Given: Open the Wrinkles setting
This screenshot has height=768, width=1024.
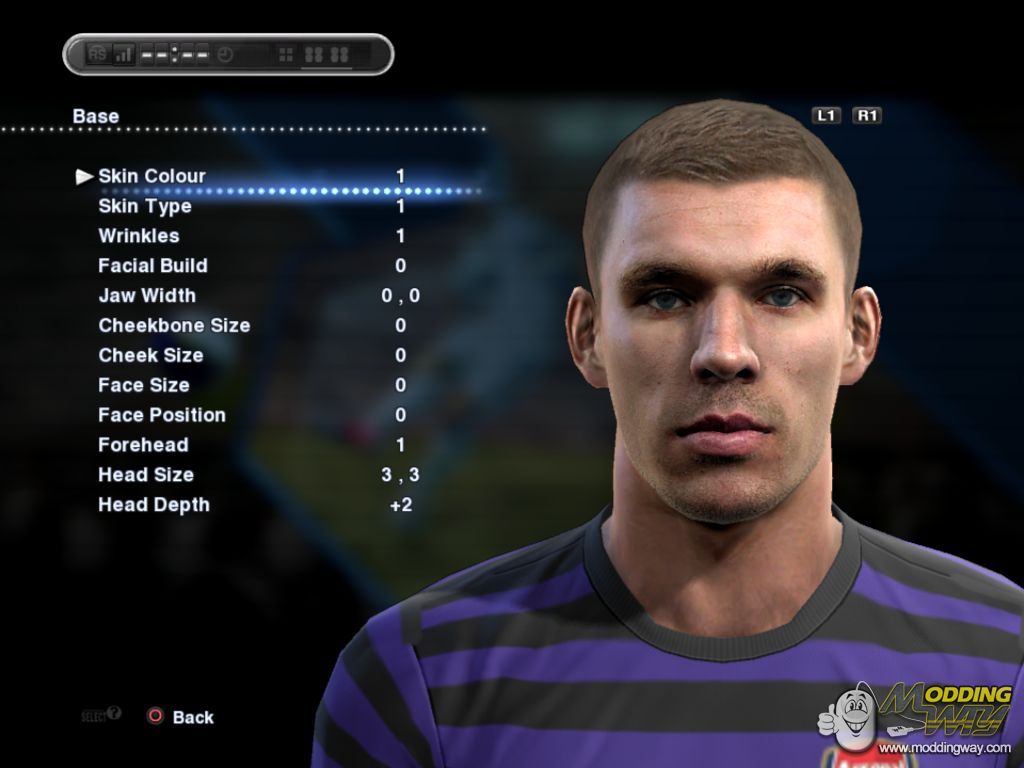Looking at the screenshot, I should pos(139,236).
